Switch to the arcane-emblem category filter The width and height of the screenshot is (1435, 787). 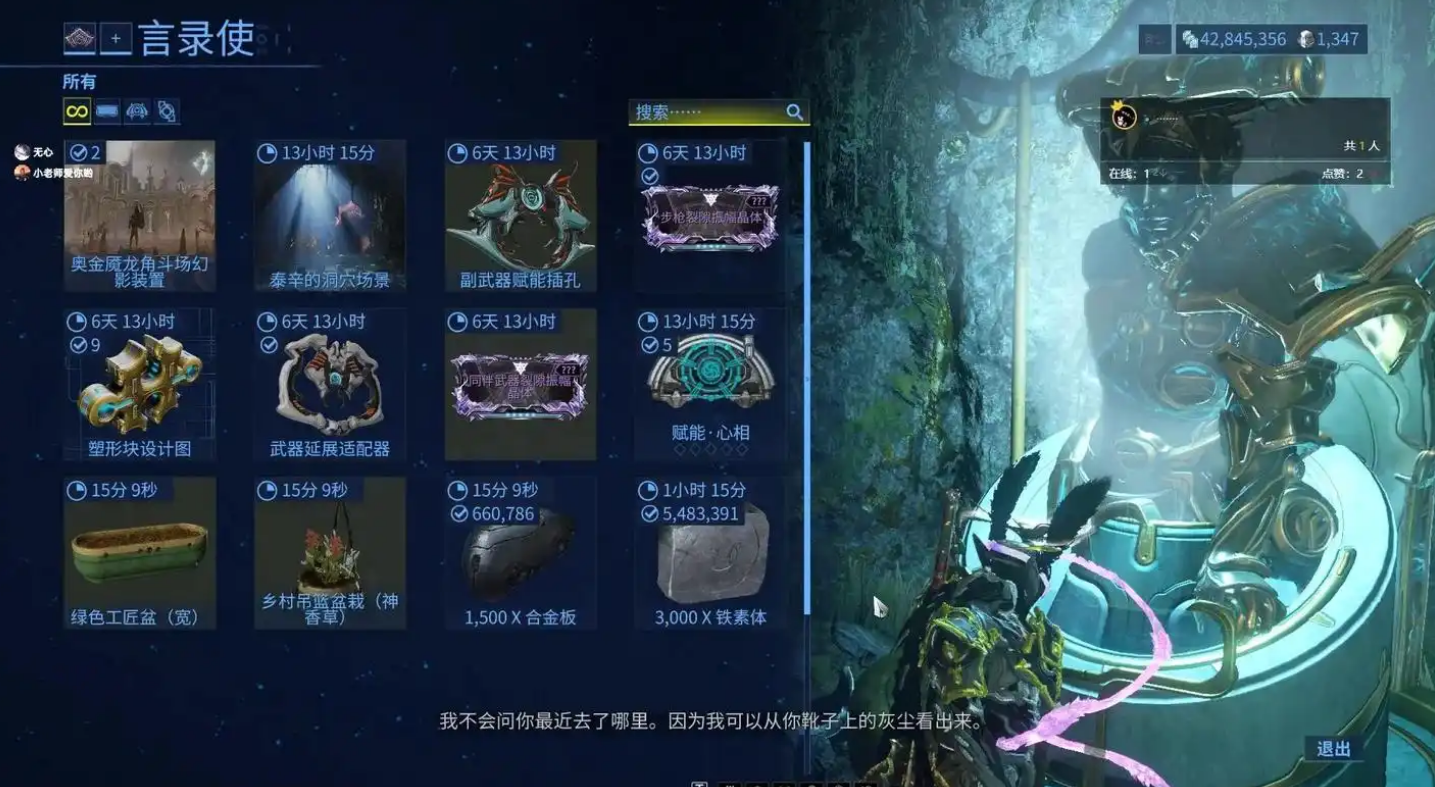tap(137, 111)
